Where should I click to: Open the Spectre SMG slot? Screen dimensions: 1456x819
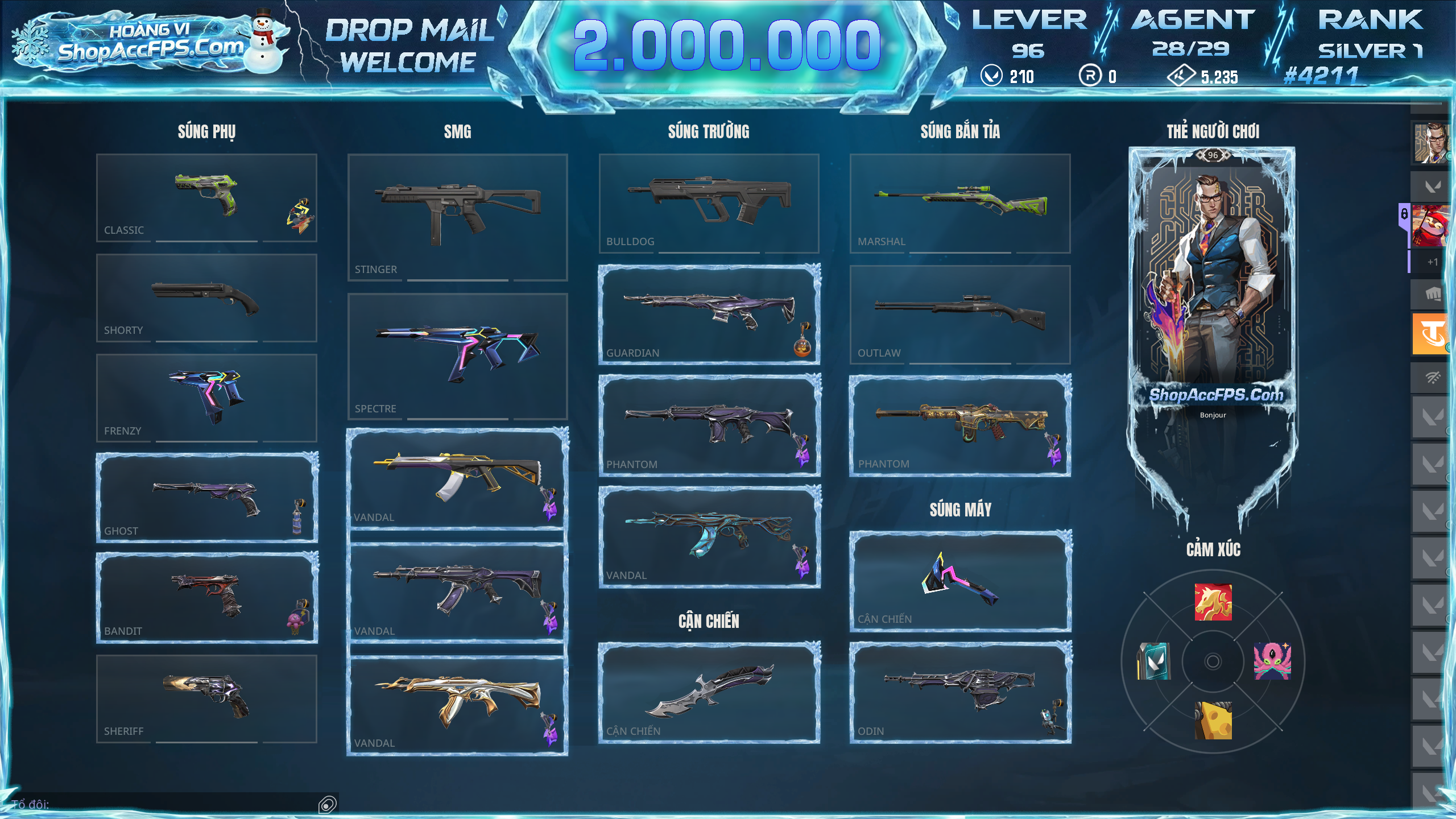pos(457,356)
